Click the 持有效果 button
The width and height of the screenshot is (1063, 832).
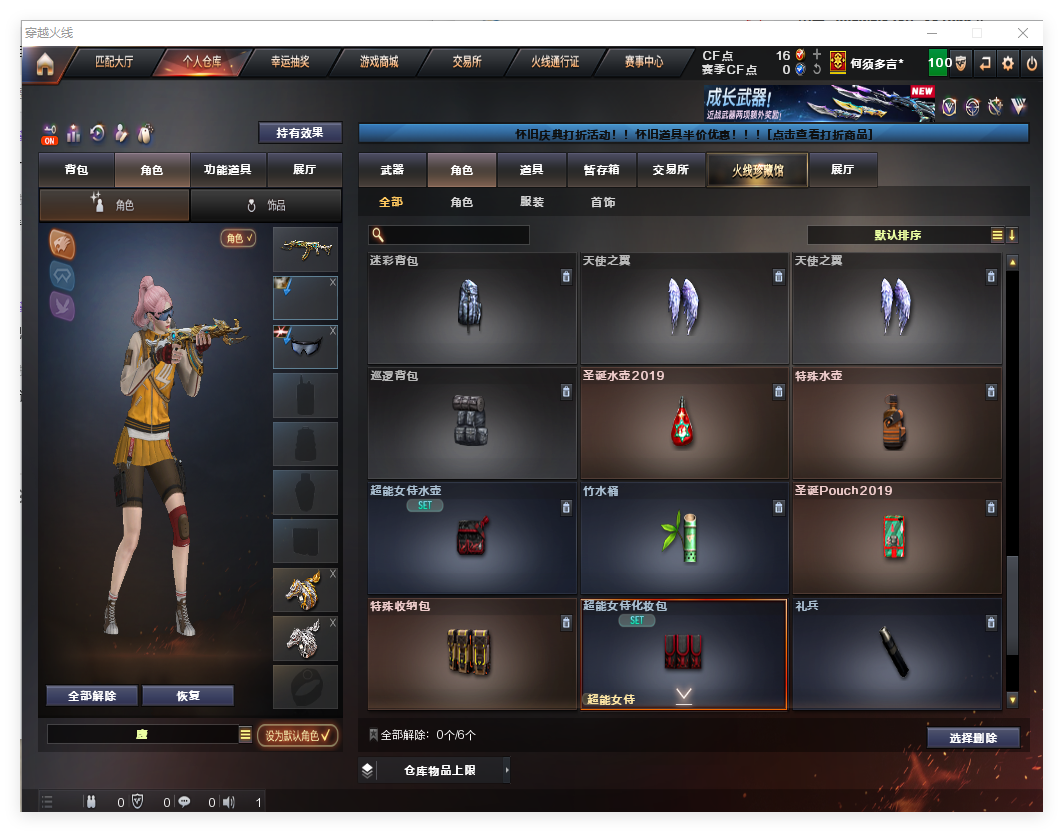coord(300,133)
